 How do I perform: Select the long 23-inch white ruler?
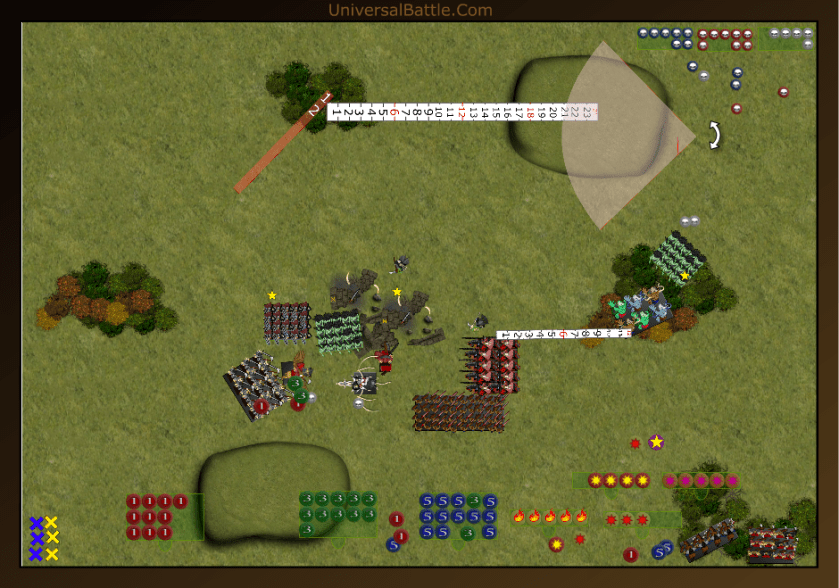[460, 112]
